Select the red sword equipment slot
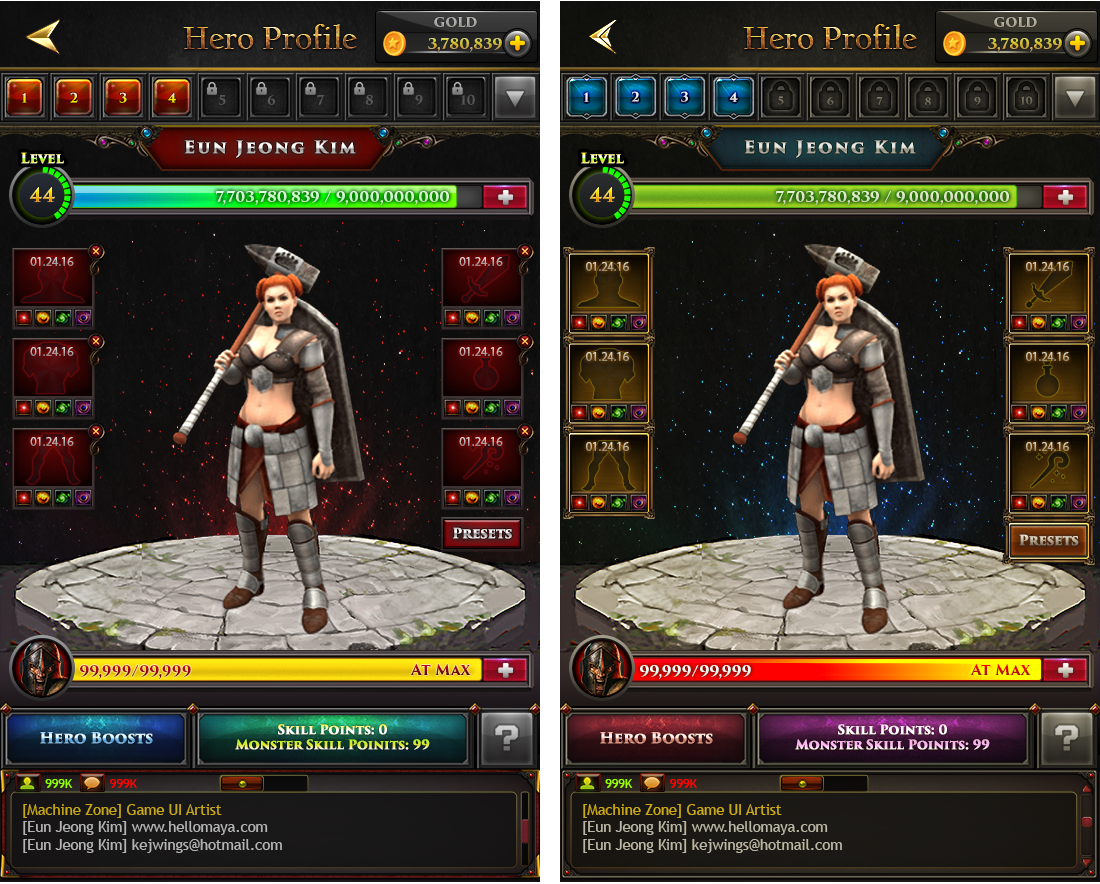 482,283
